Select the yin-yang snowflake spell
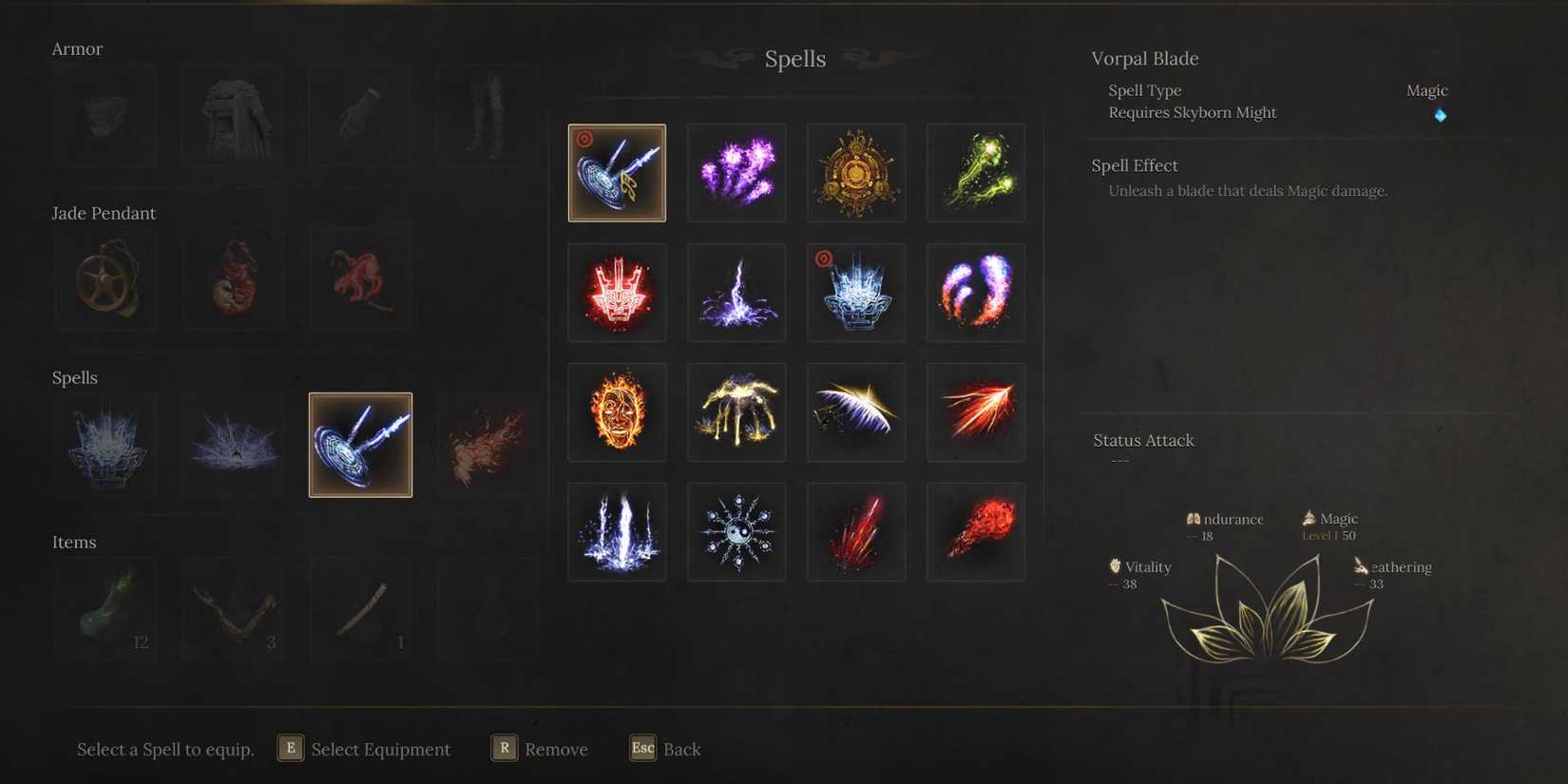The width and height of the screenshot is (1568, 784). (x=736, y=531)
